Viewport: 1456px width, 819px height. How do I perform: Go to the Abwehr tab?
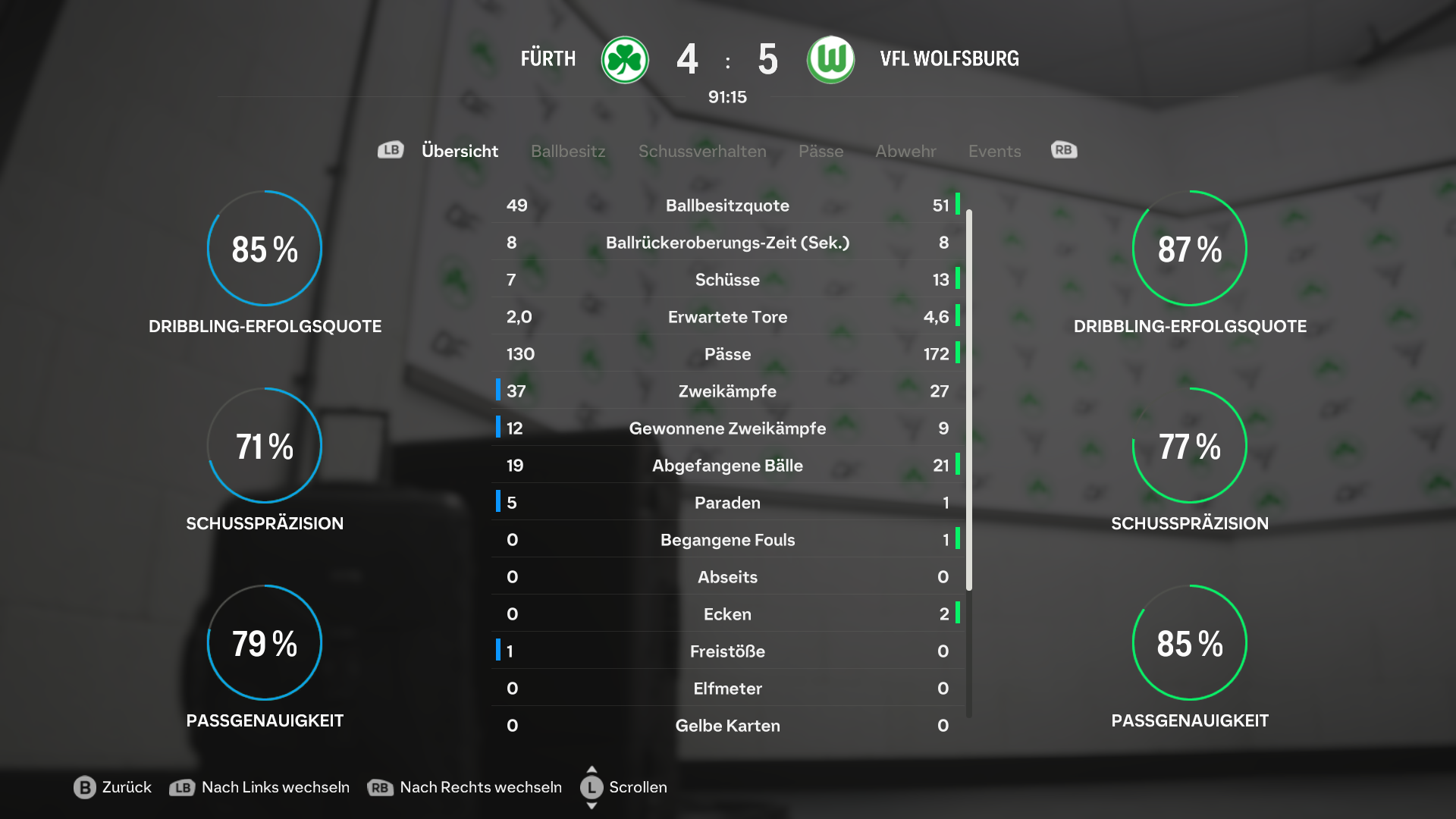coord(905,151)
